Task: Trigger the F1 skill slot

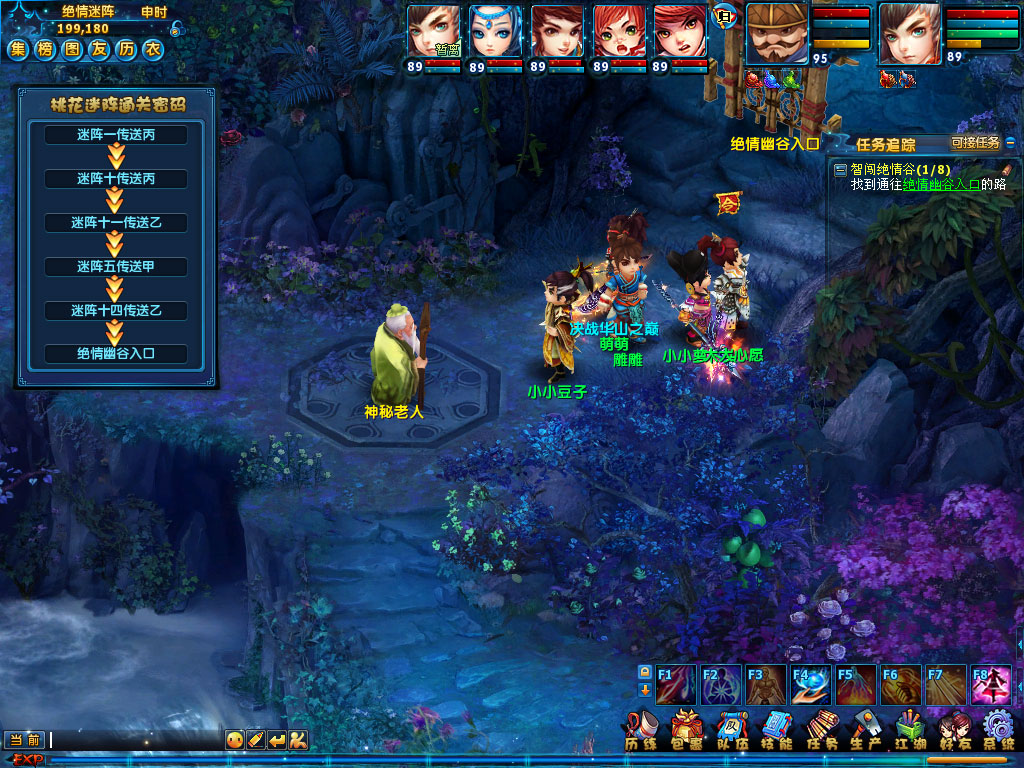Action: 676,685
